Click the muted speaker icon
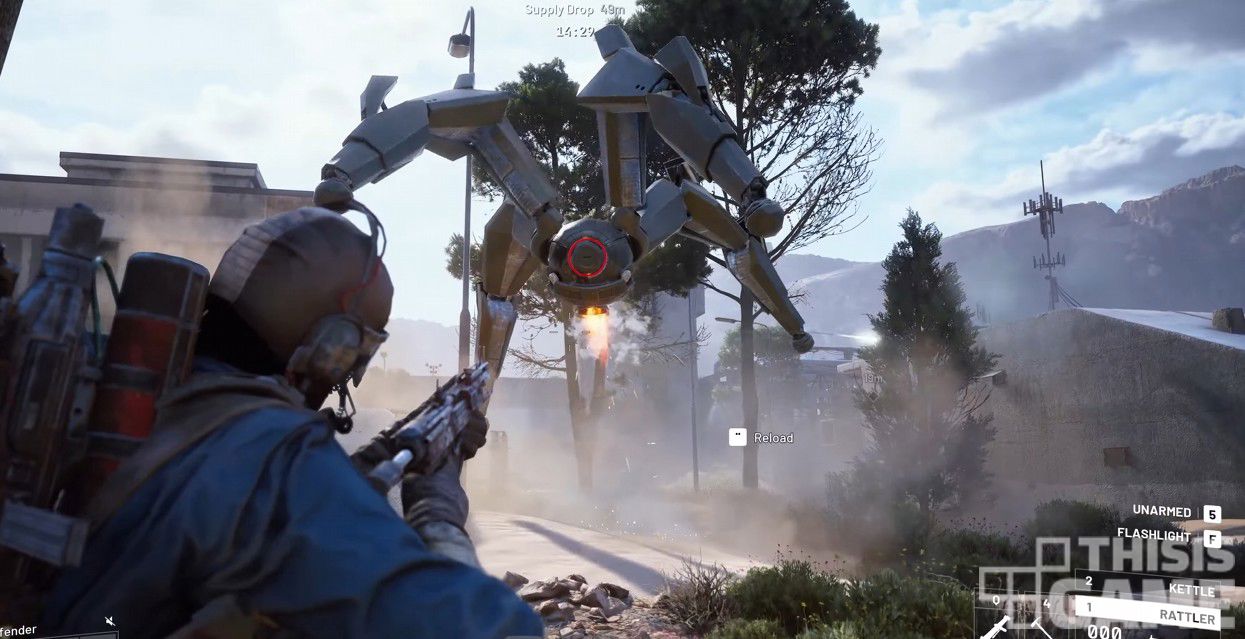The width and height of the screenshot is (1245, 639). tap(109, 622)
